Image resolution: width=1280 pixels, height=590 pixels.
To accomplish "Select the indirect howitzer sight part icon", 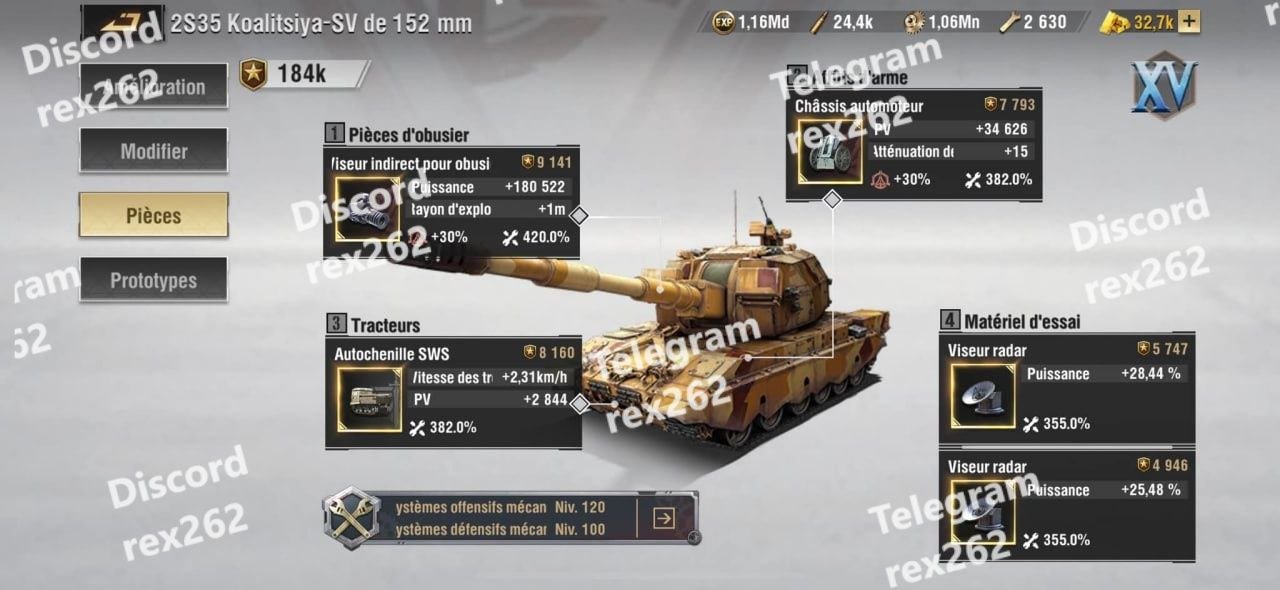I will [x=366, y=210].
